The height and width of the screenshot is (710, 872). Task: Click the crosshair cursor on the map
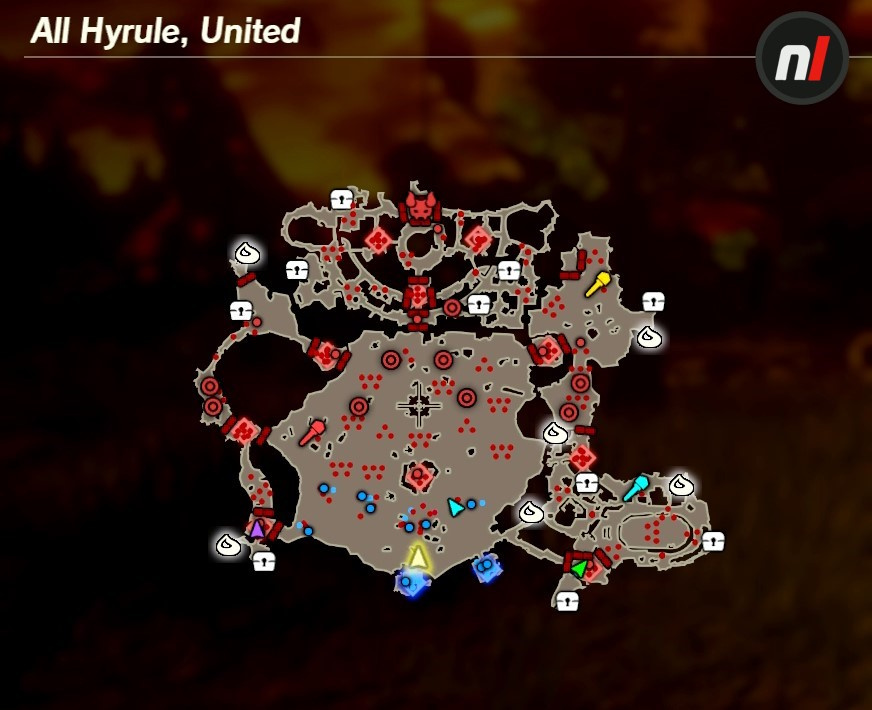point(419,404)
